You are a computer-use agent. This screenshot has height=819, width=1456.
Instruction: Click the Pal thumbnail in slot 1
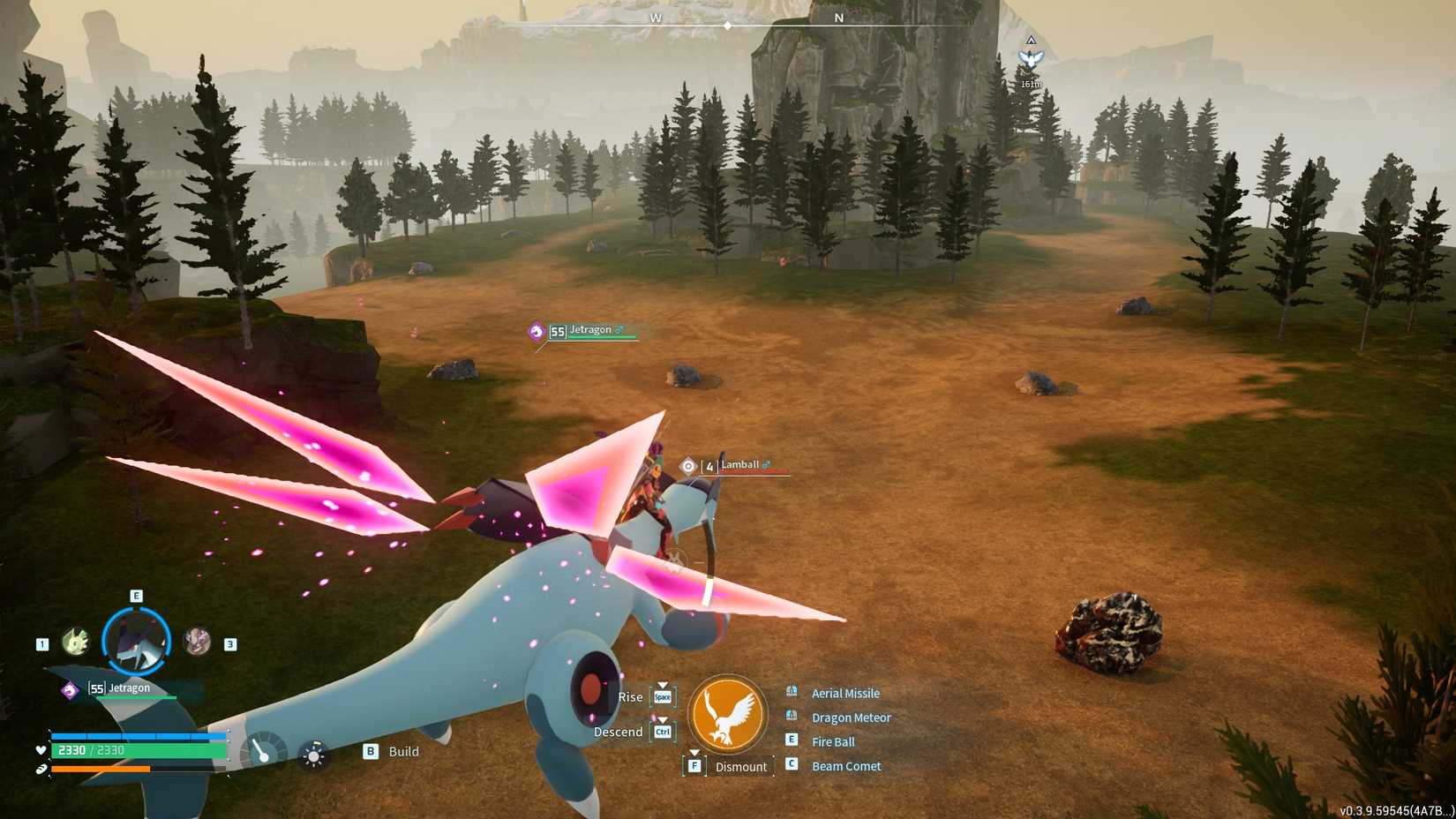tap(77, 642)
